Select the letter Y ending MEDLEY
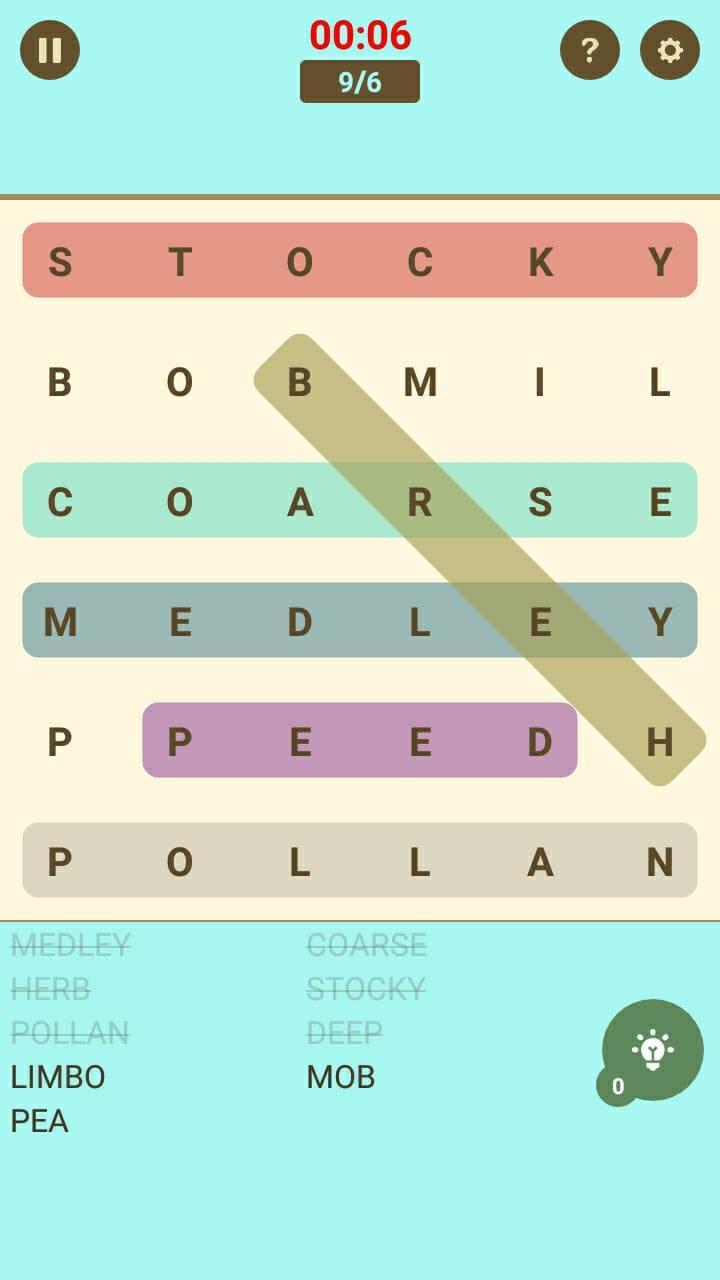Screen dimensions: 720x1280 [660, 622]
